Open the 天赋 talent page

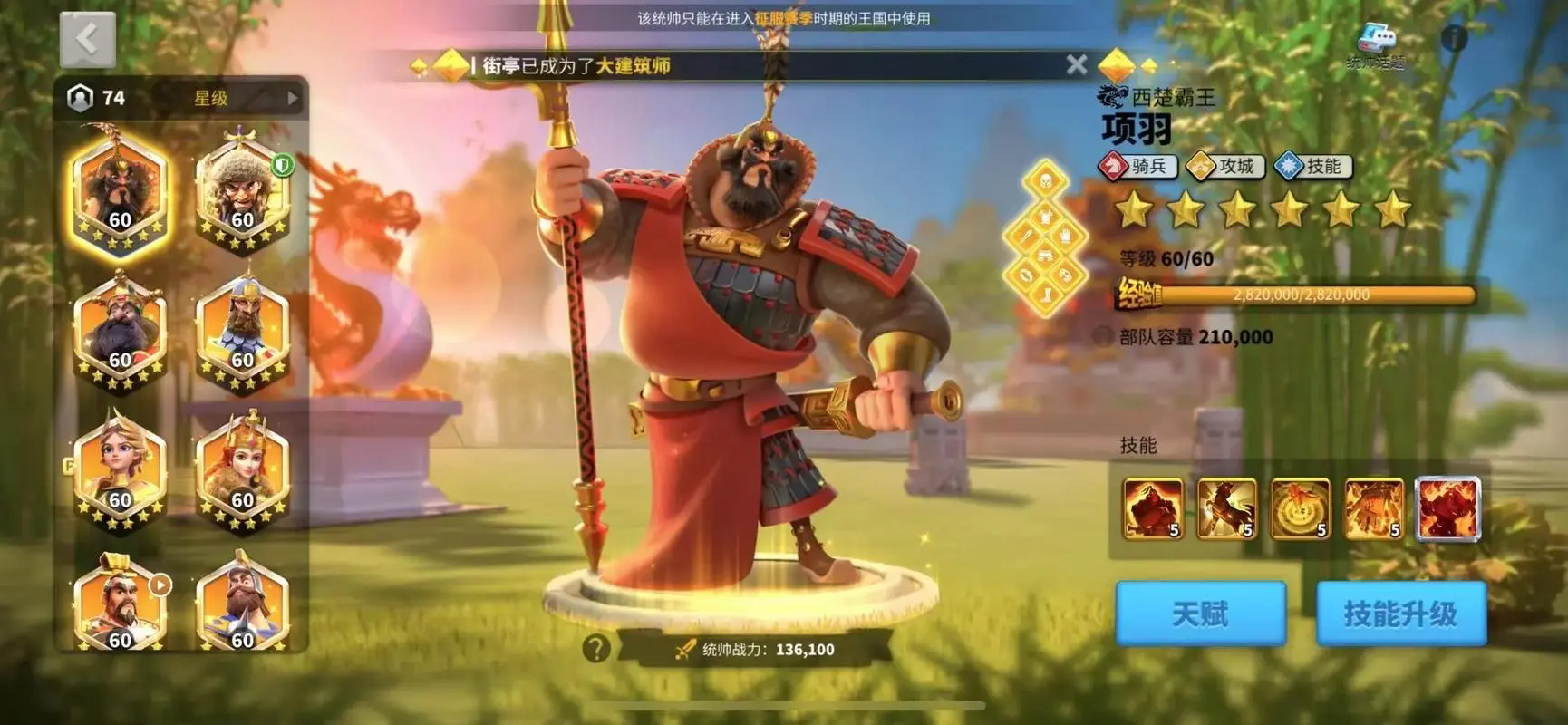[x=1200, y=613]
